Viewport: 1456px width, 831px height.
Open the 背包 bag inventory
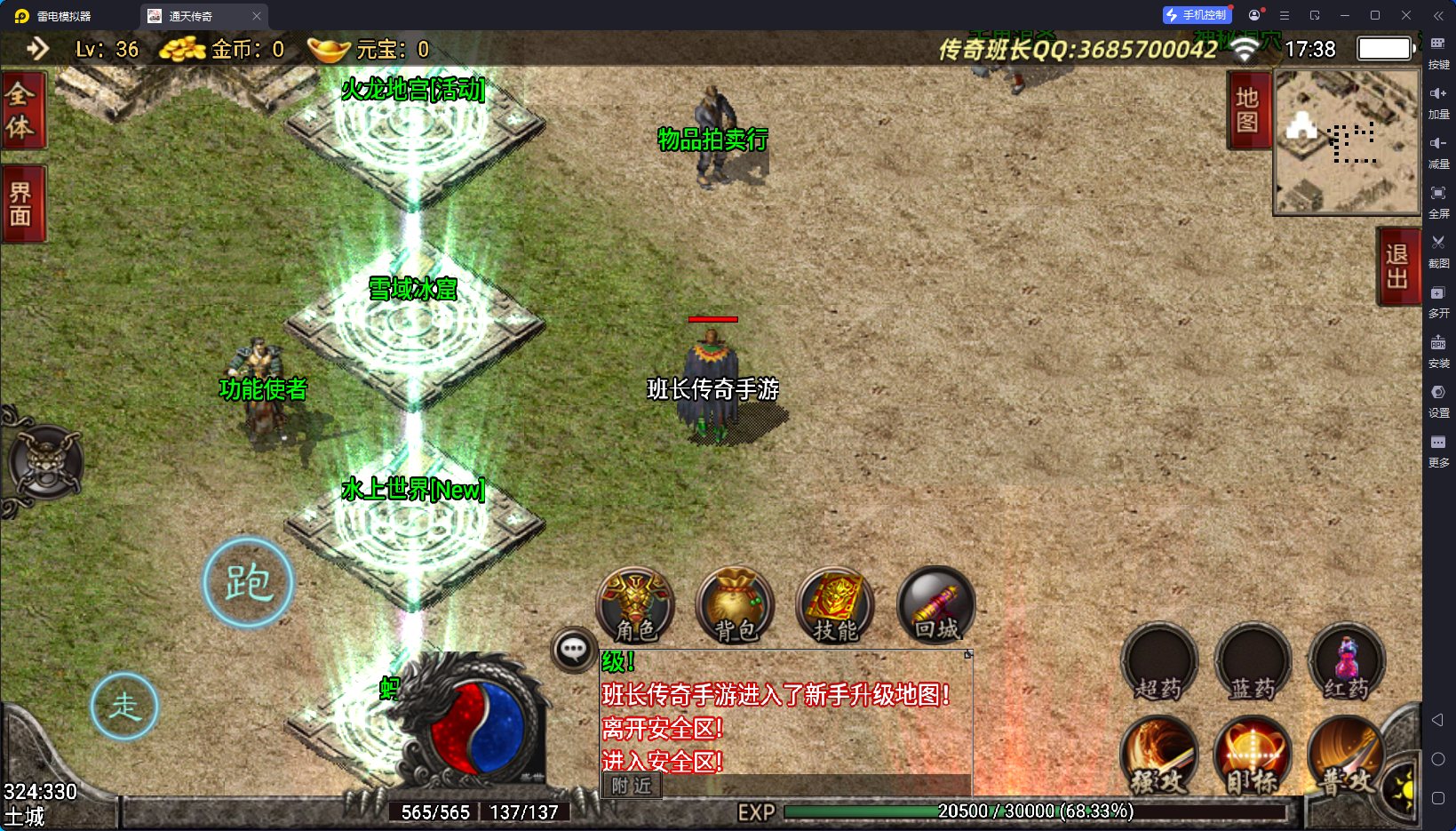click(x=736, y=606)
